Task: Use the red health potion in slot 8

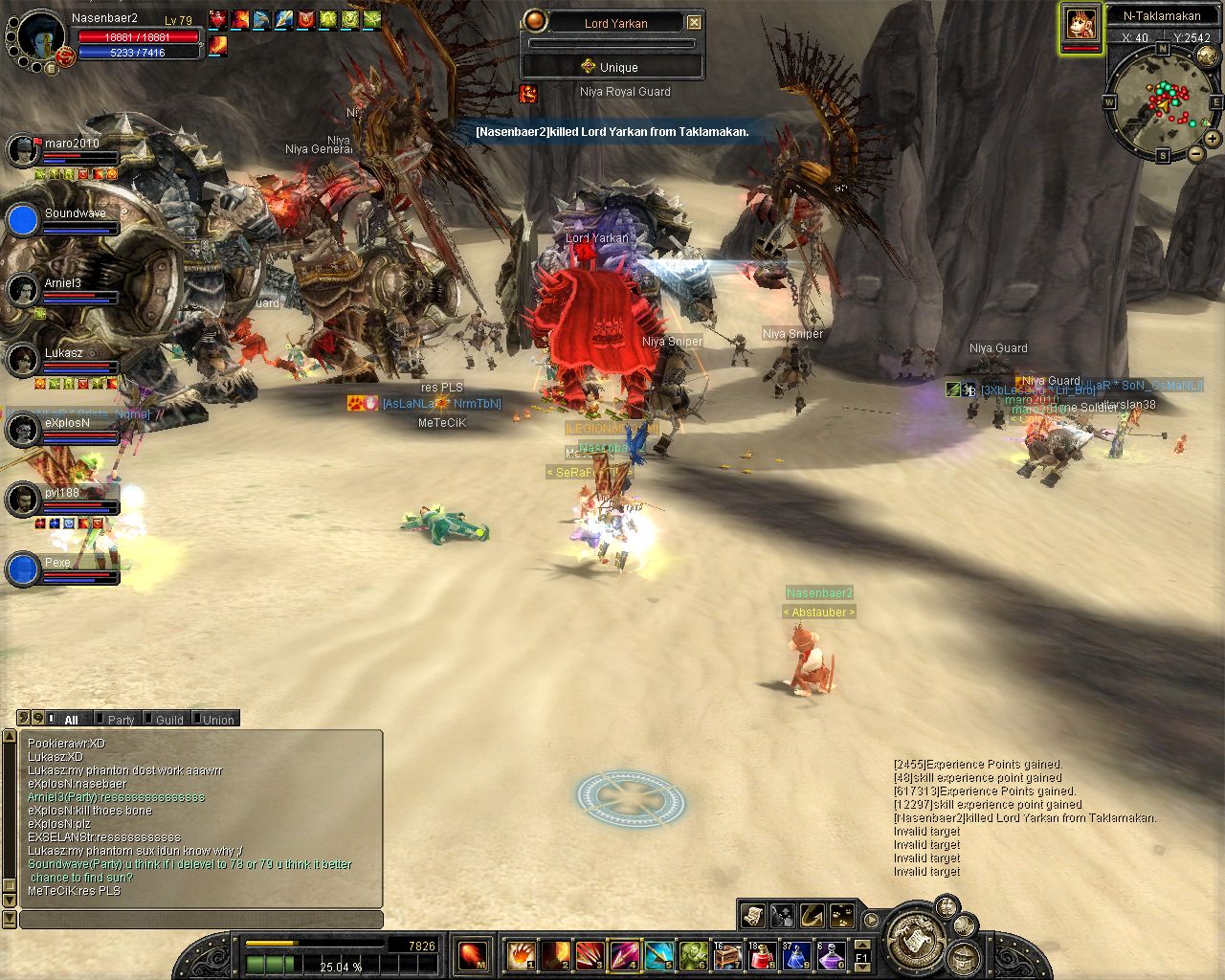Action: click(x=762, y=955)
